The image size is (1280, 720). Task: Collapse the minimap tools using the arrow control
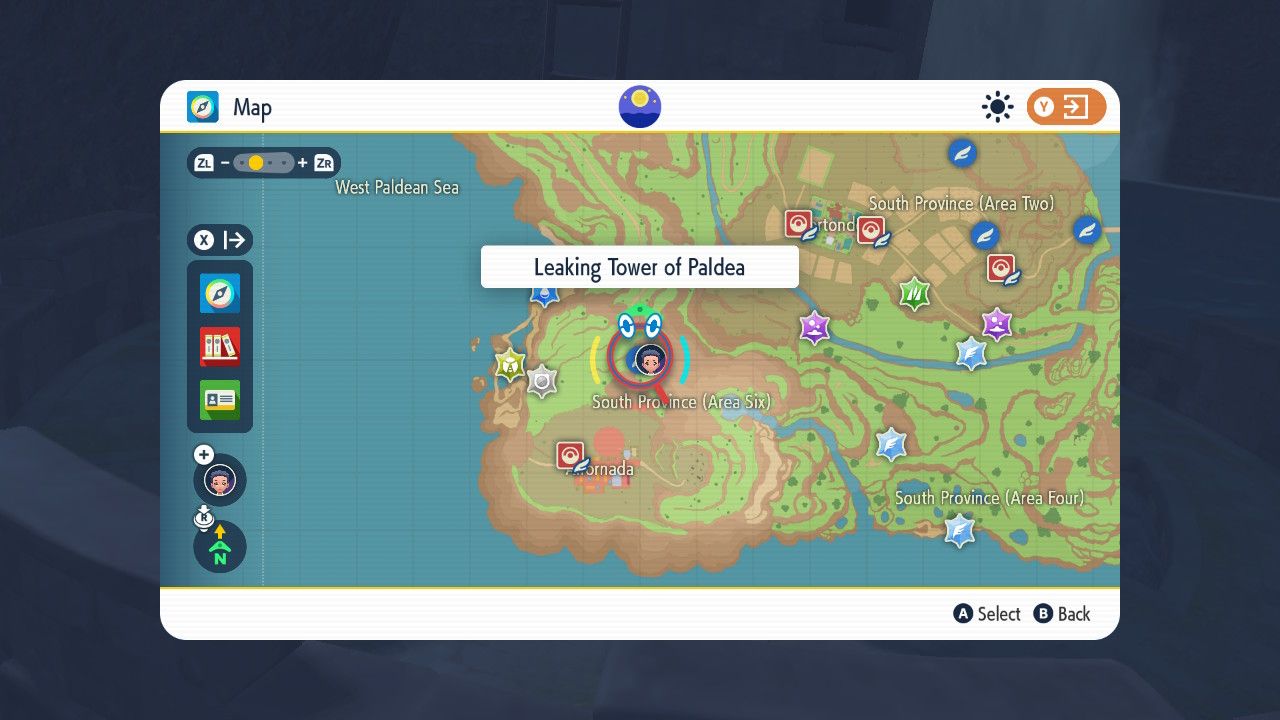click(x=232, y=240)
